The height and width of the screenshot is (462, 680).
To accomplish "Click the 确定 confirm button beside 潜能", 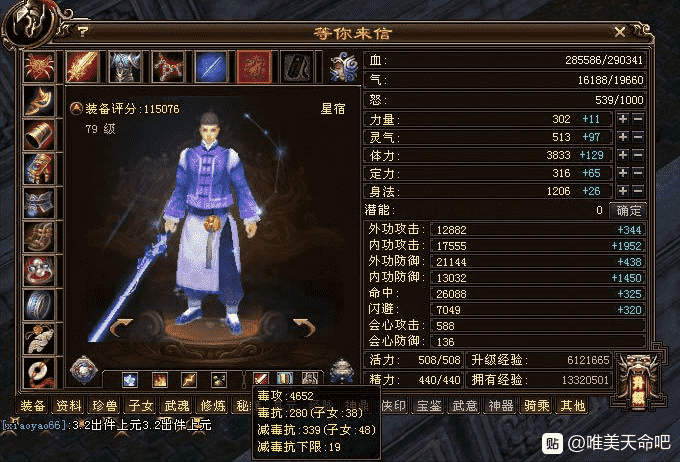I will 629,210.
